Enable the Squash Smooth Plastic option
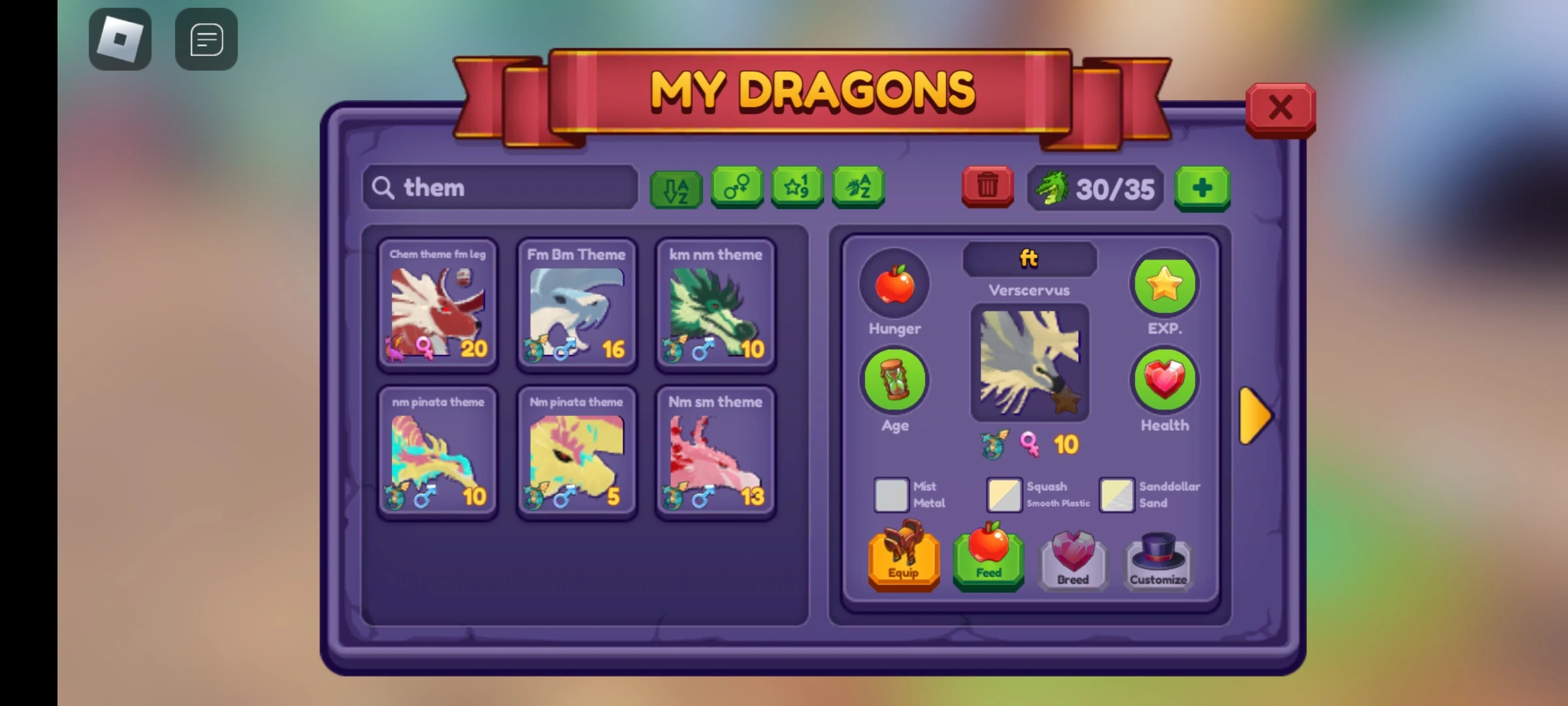The width and height of the screenshot is (1568, 706). pos(1005,495)
